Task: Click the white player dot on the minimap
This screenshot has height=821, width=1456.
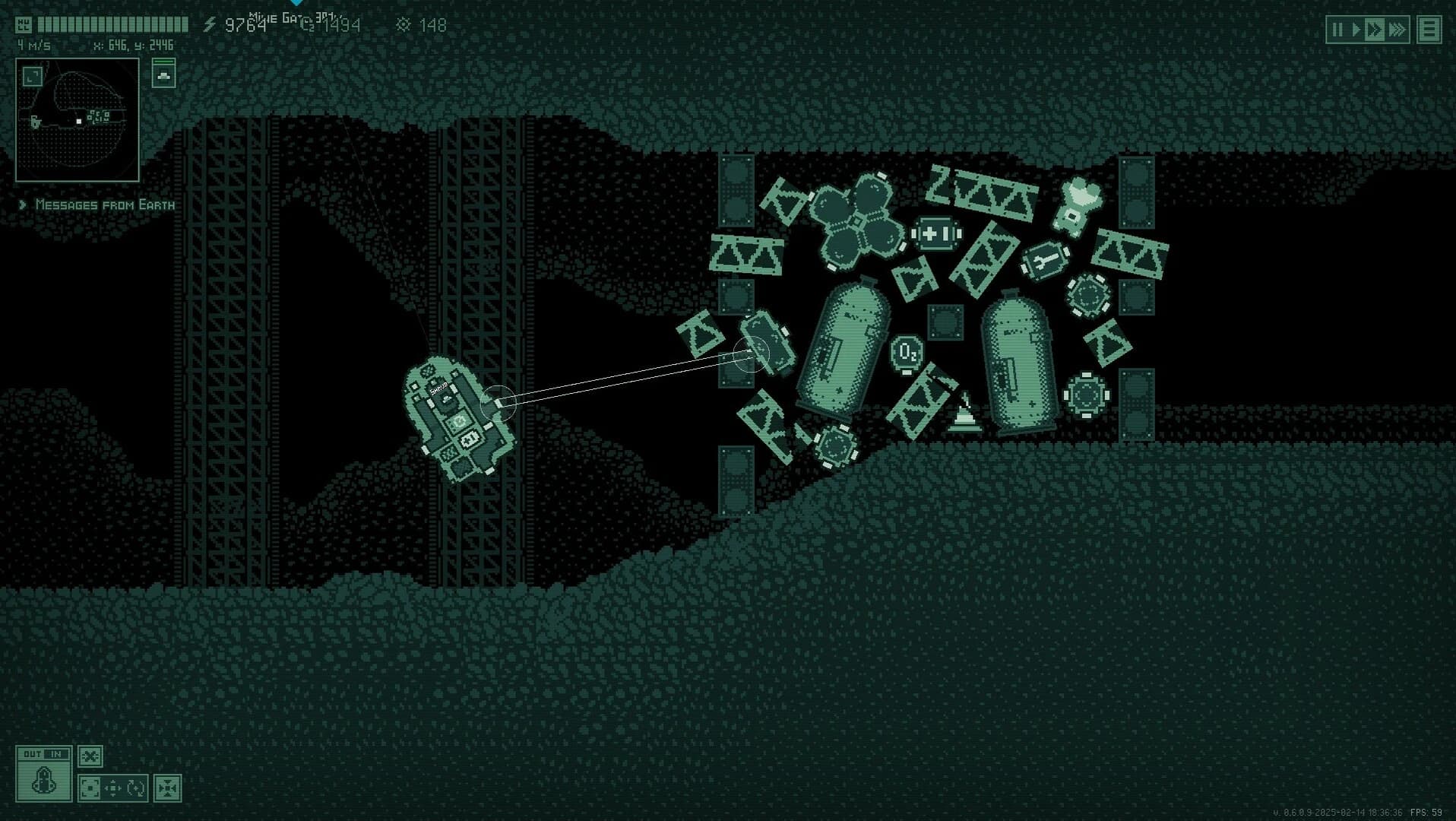Action: (x=78, y=122)
